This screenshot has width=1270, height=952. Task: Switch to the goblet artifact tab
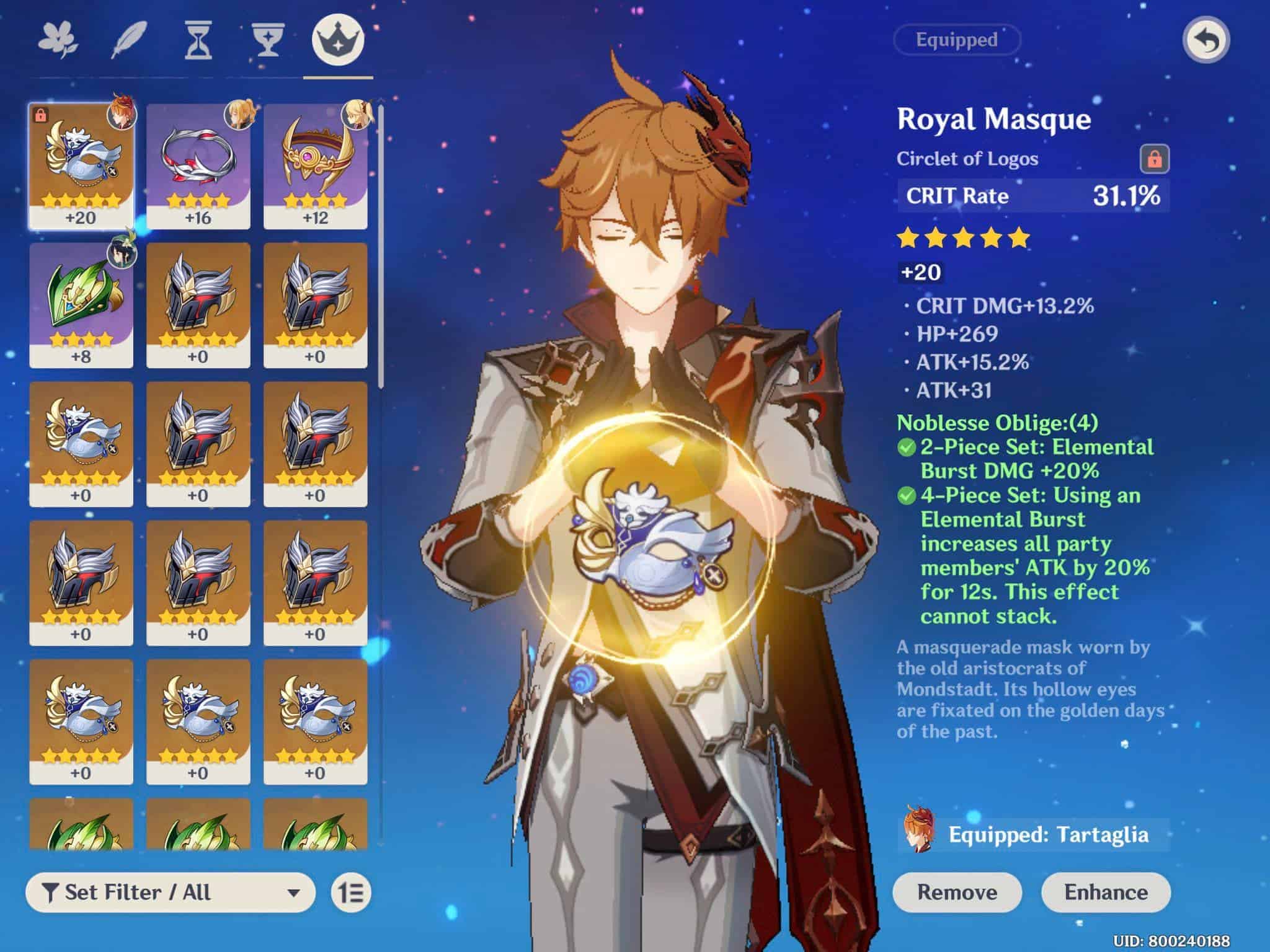pyautogui.click(x=267, y=40)
